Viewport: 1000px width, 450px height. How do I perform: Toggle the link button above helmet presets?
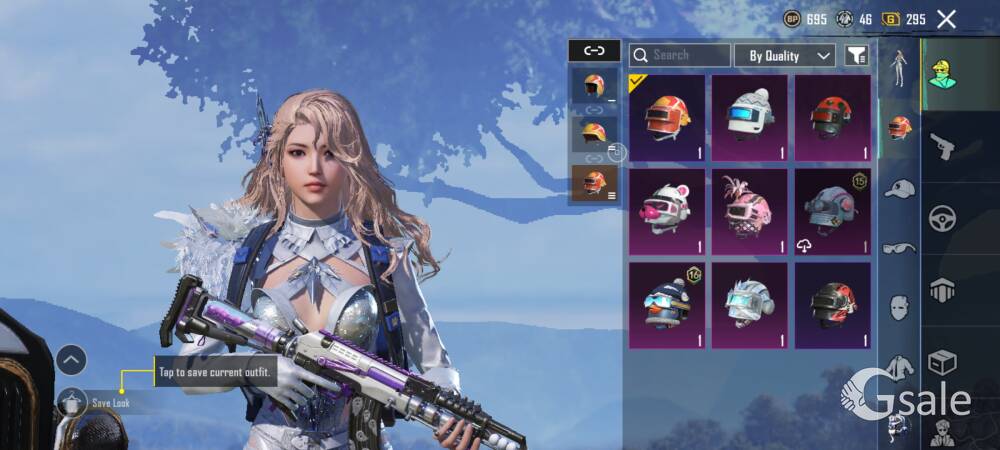(x=594, y=50)
